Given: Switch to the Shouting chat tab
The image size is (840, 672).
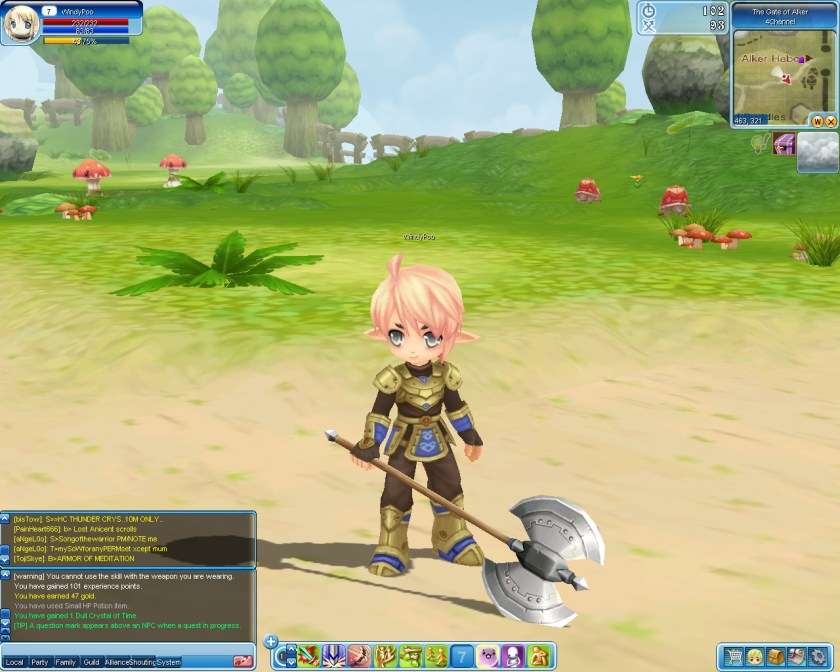Looking at the screenshot, I should (142, 662).
